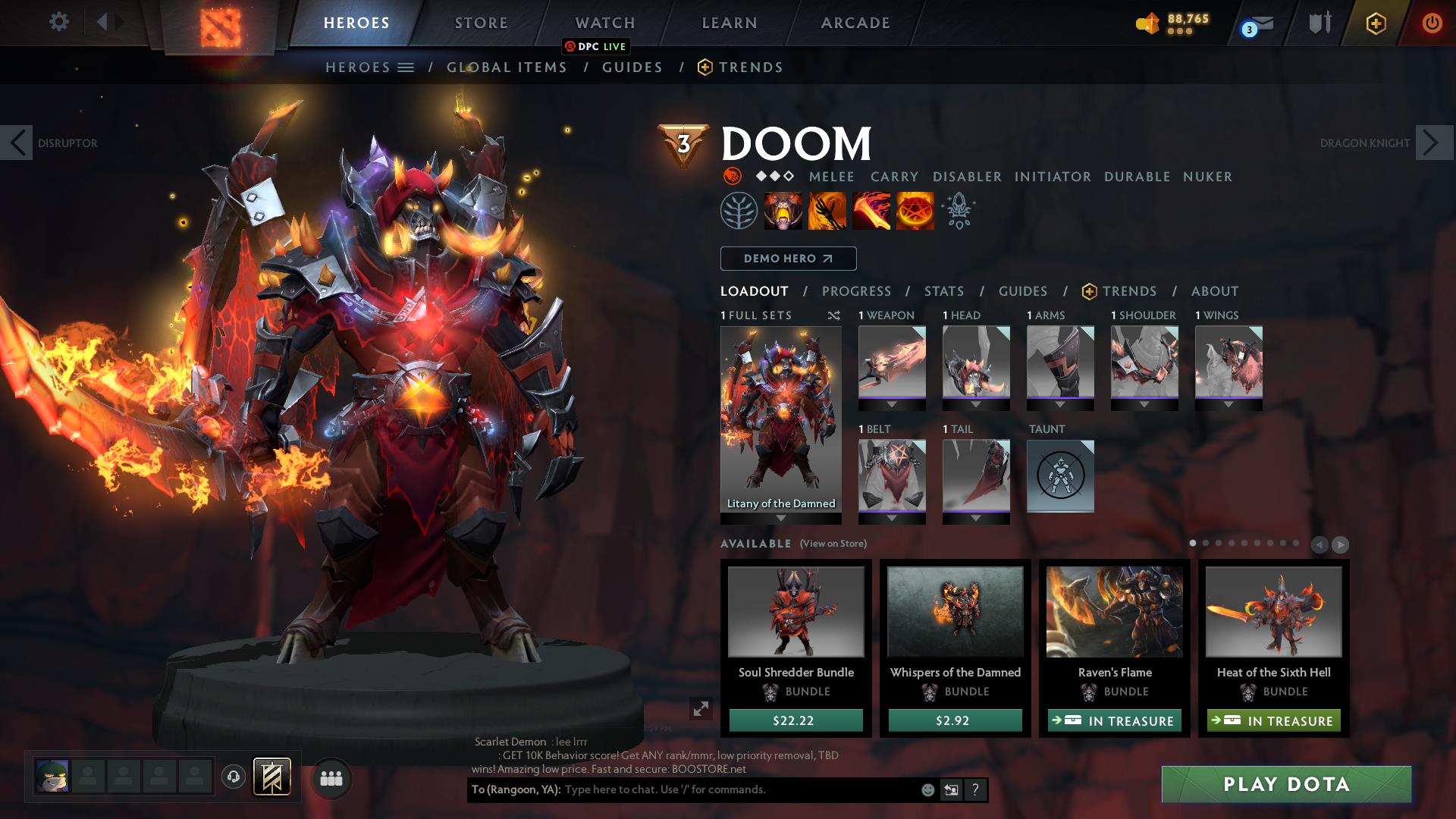The image size is (1456, 819).
Task: Open Dota Plus via the top-right plus icon
Action: click(1376, 23)
